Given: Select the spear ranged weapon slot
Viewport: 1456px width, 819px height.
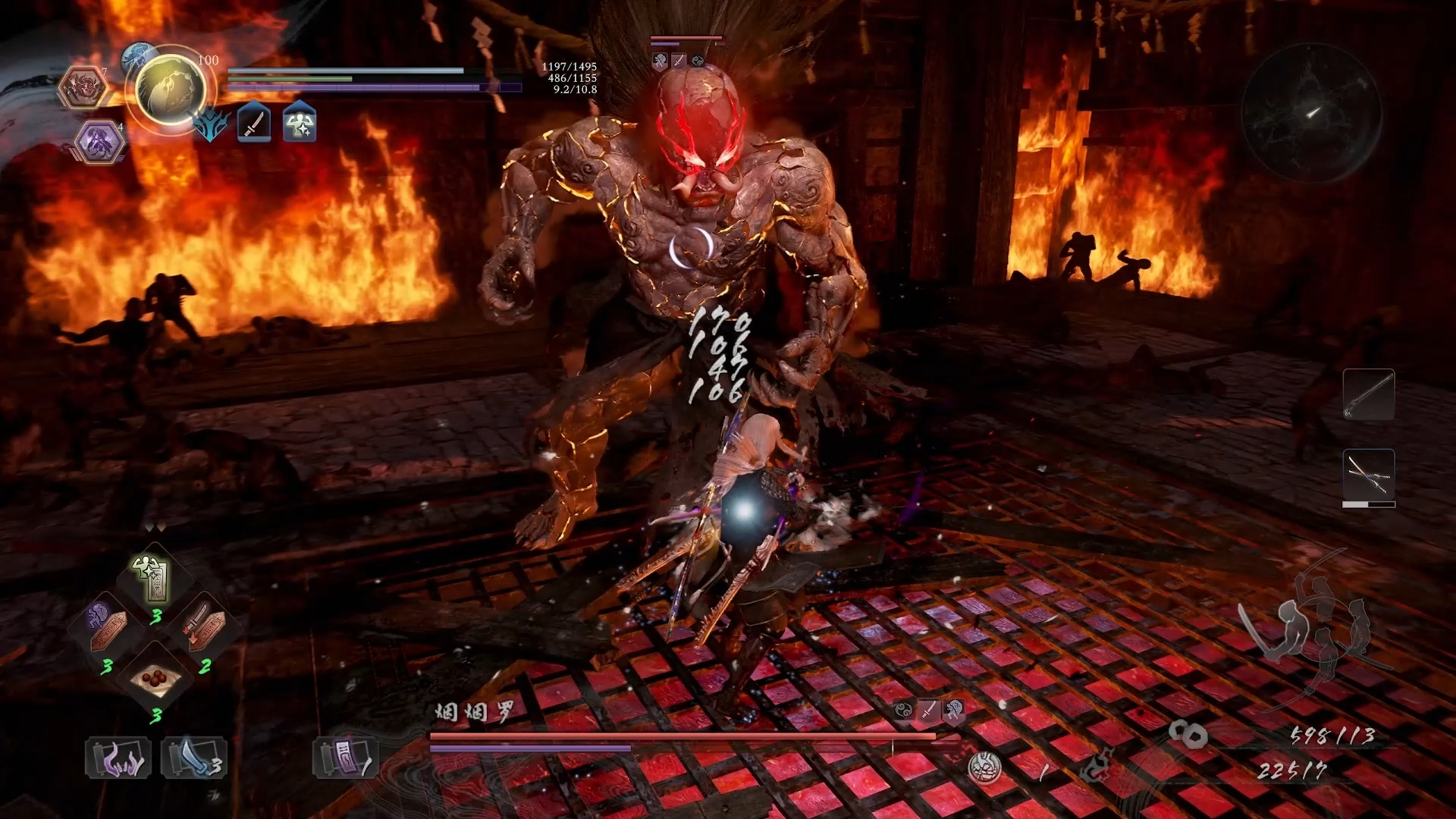Looking at the screenshot, I should 1368,394.
